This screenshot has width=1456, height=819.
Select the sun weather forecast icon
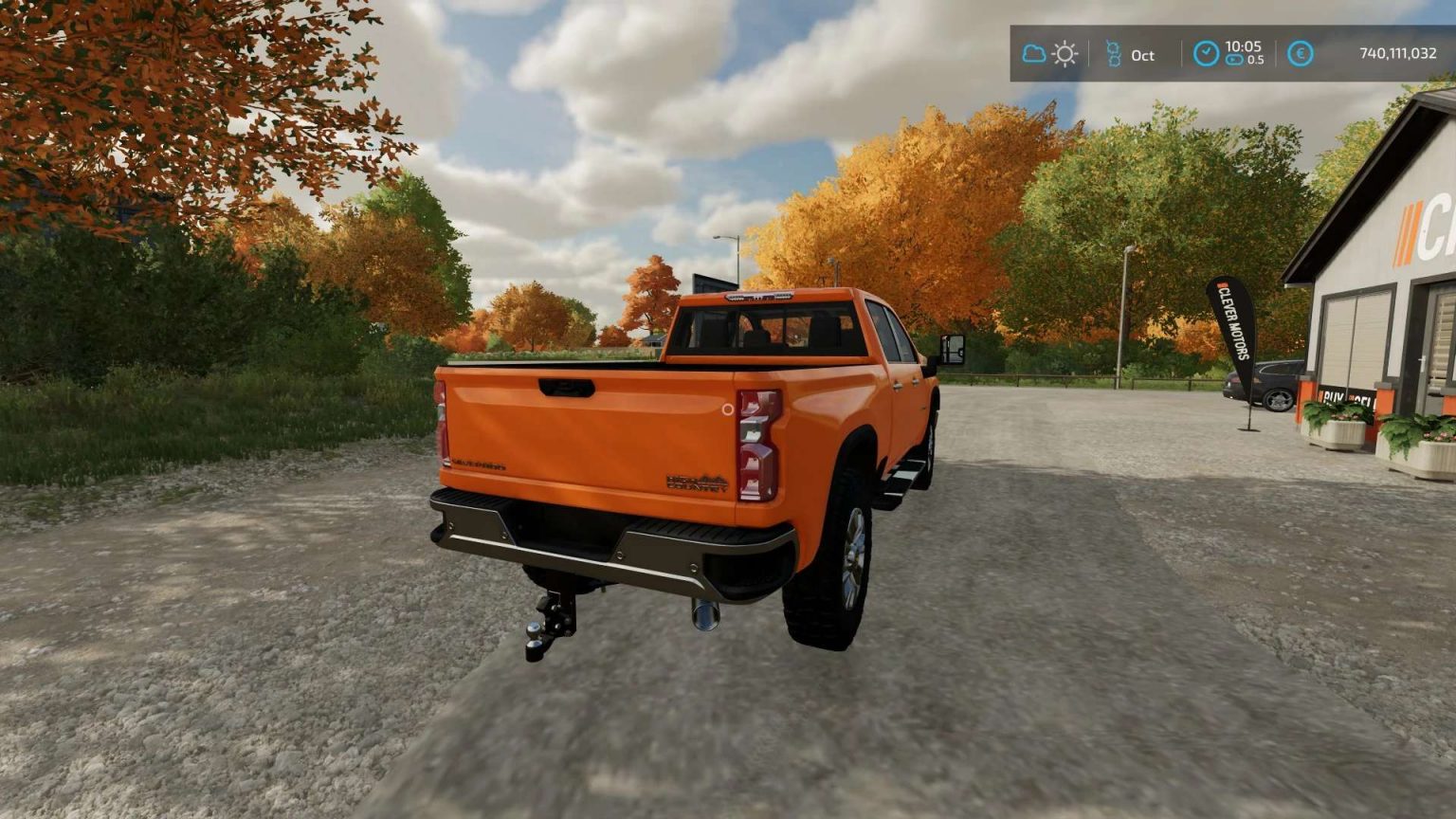pos(1065,55)
